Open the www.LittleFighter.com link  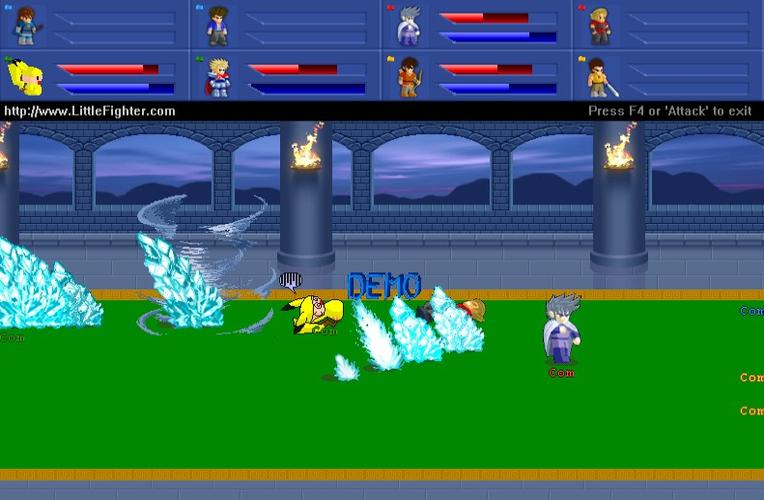tap(90, 111)
